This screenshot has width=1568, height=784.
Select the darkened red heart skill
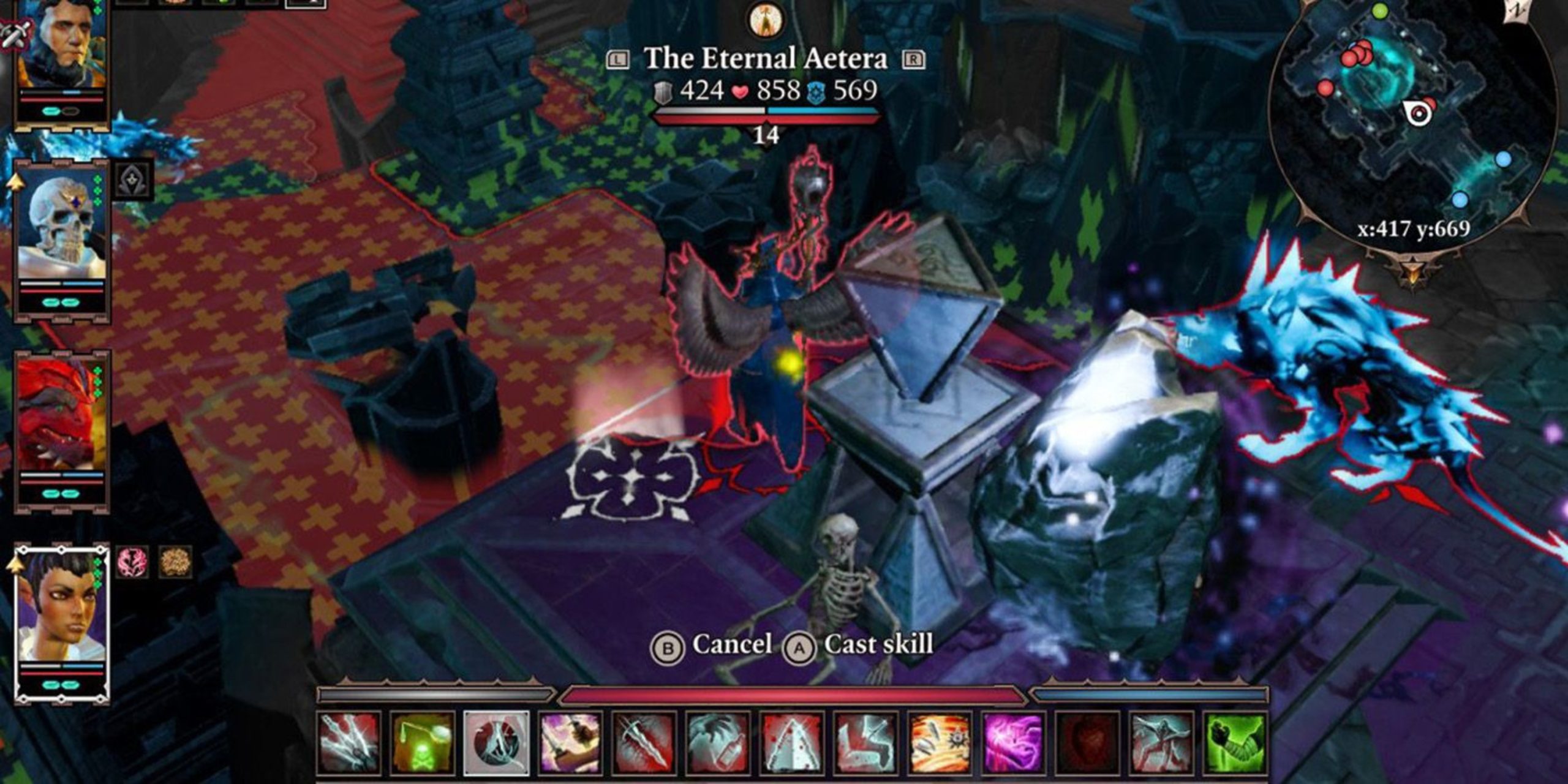click(1088, 743)
